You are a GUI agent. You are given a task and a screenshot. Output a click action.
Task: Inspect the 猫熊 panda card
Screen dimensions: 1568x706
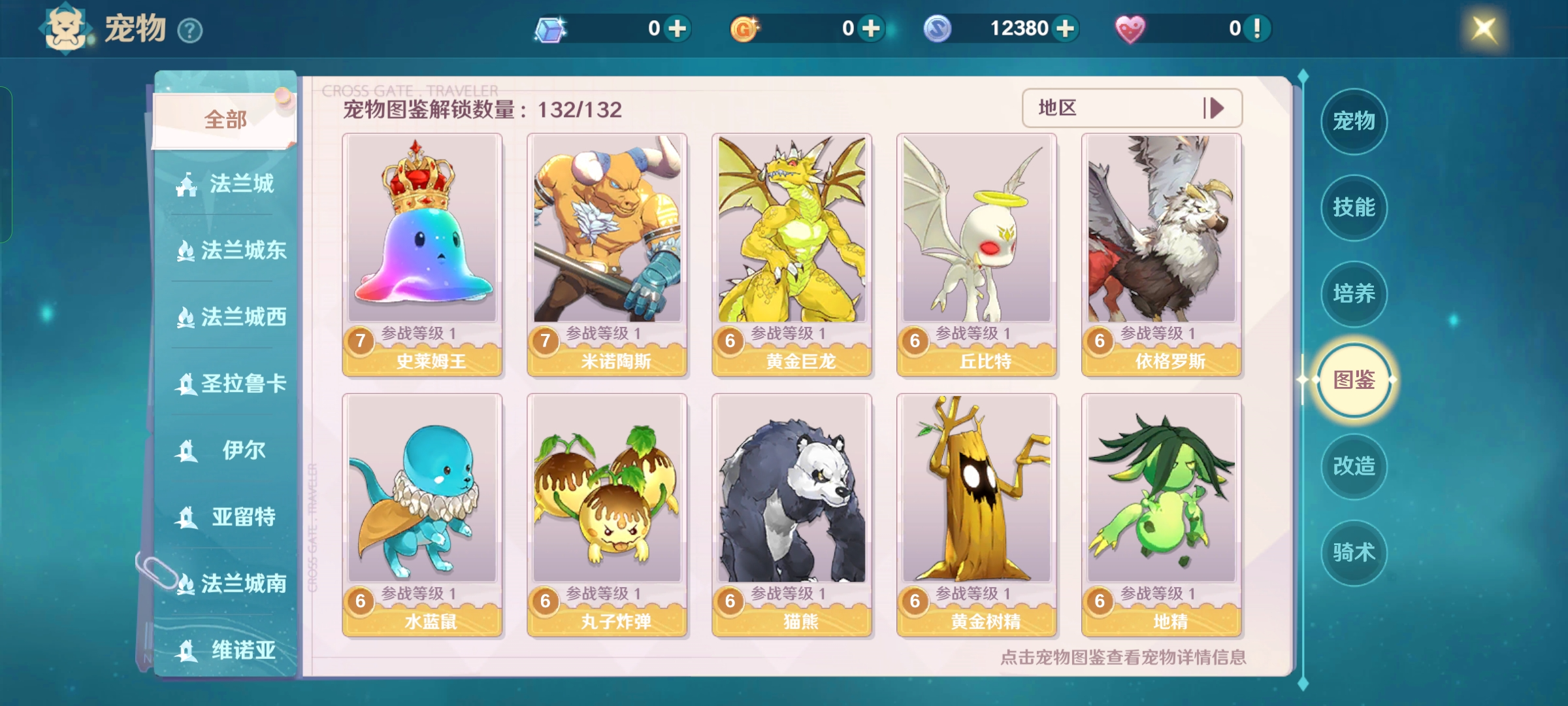(x=792, y=515)
